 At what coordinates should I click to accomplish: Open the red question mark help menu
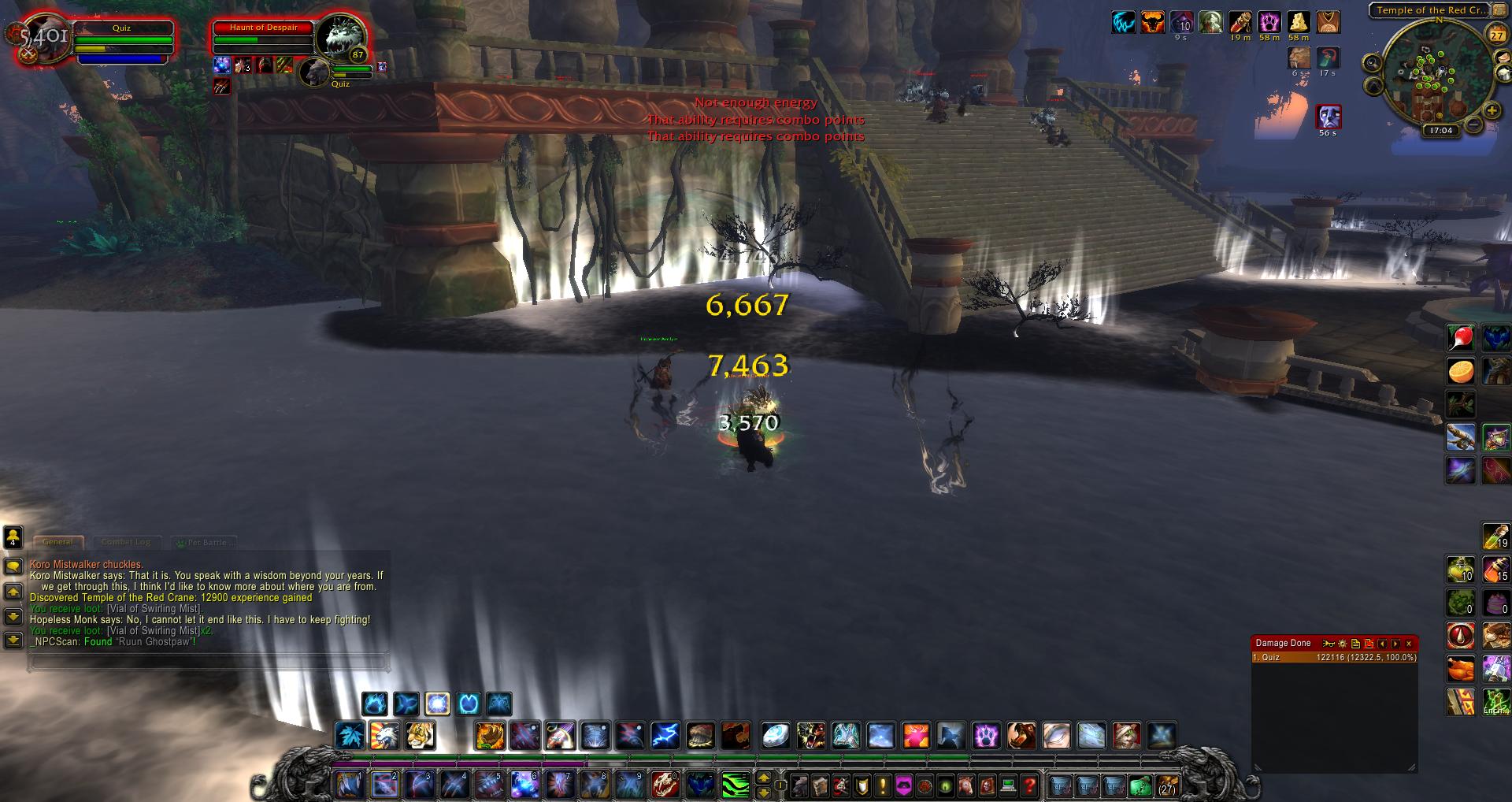click(x=1029, y=785)
